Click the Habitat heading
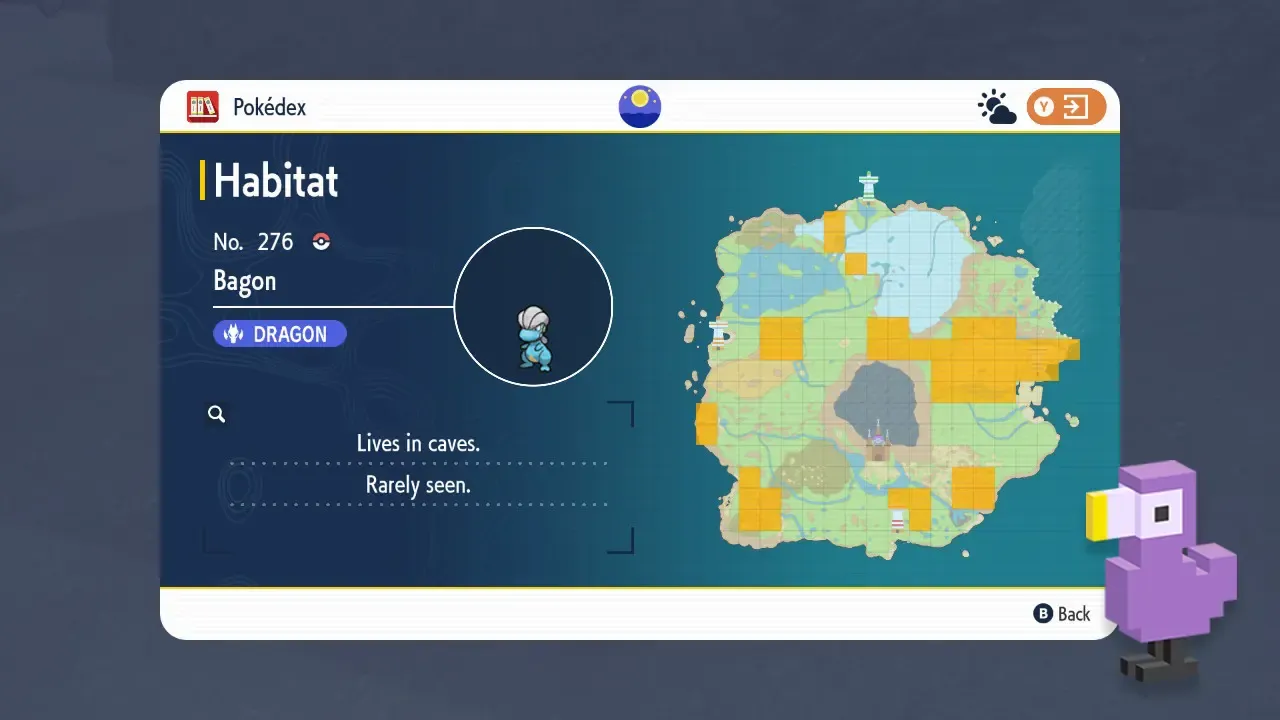The width and height of the screenshot is (1280, 720). pos(275,181)
